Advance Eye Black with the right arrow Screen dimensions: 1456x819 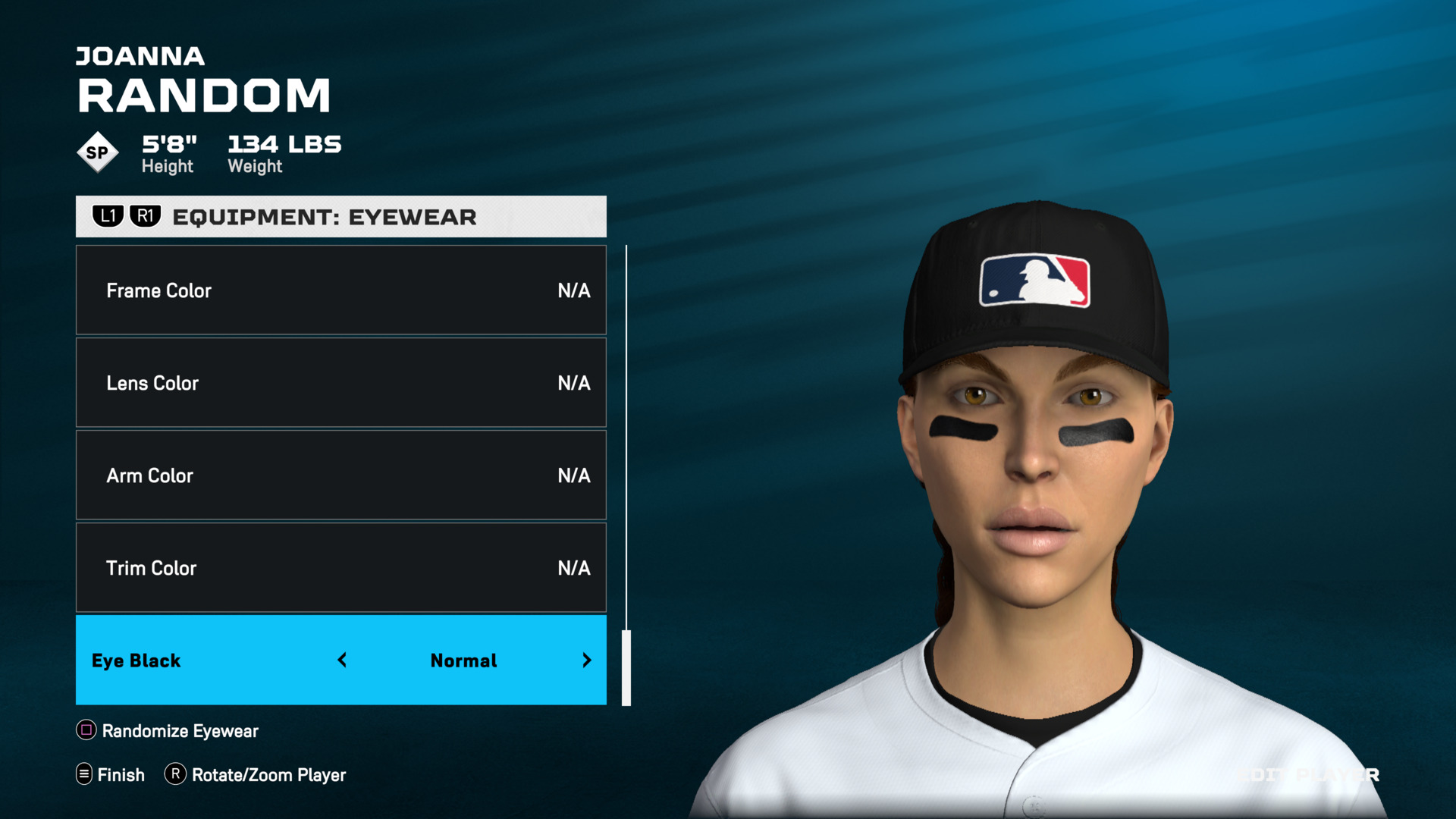pyautogui.click(x=586, y=661)
